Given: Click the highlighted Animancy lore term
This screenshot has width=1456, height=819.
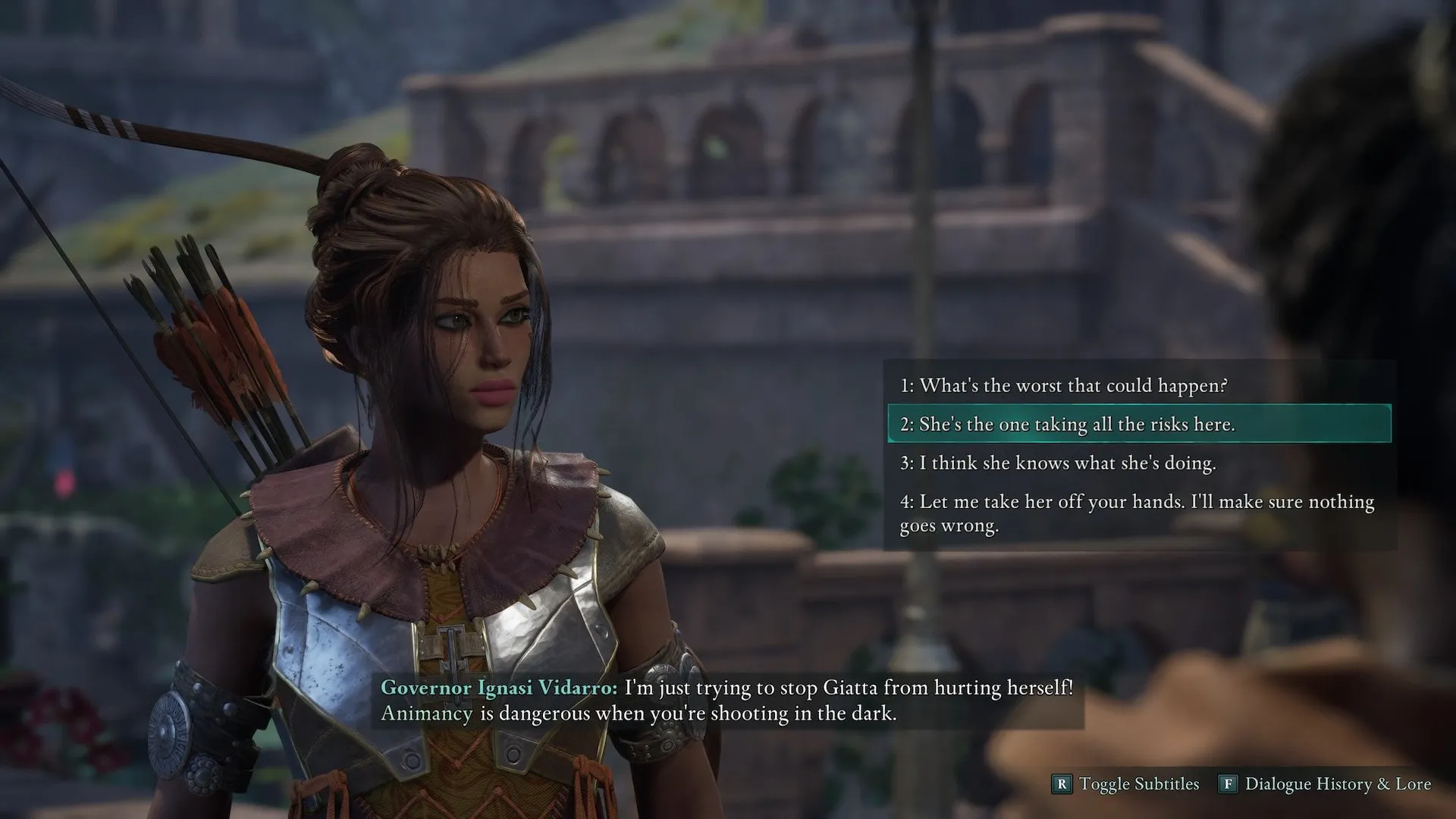Looking at the screenshot, I should [x=426, y=714].
